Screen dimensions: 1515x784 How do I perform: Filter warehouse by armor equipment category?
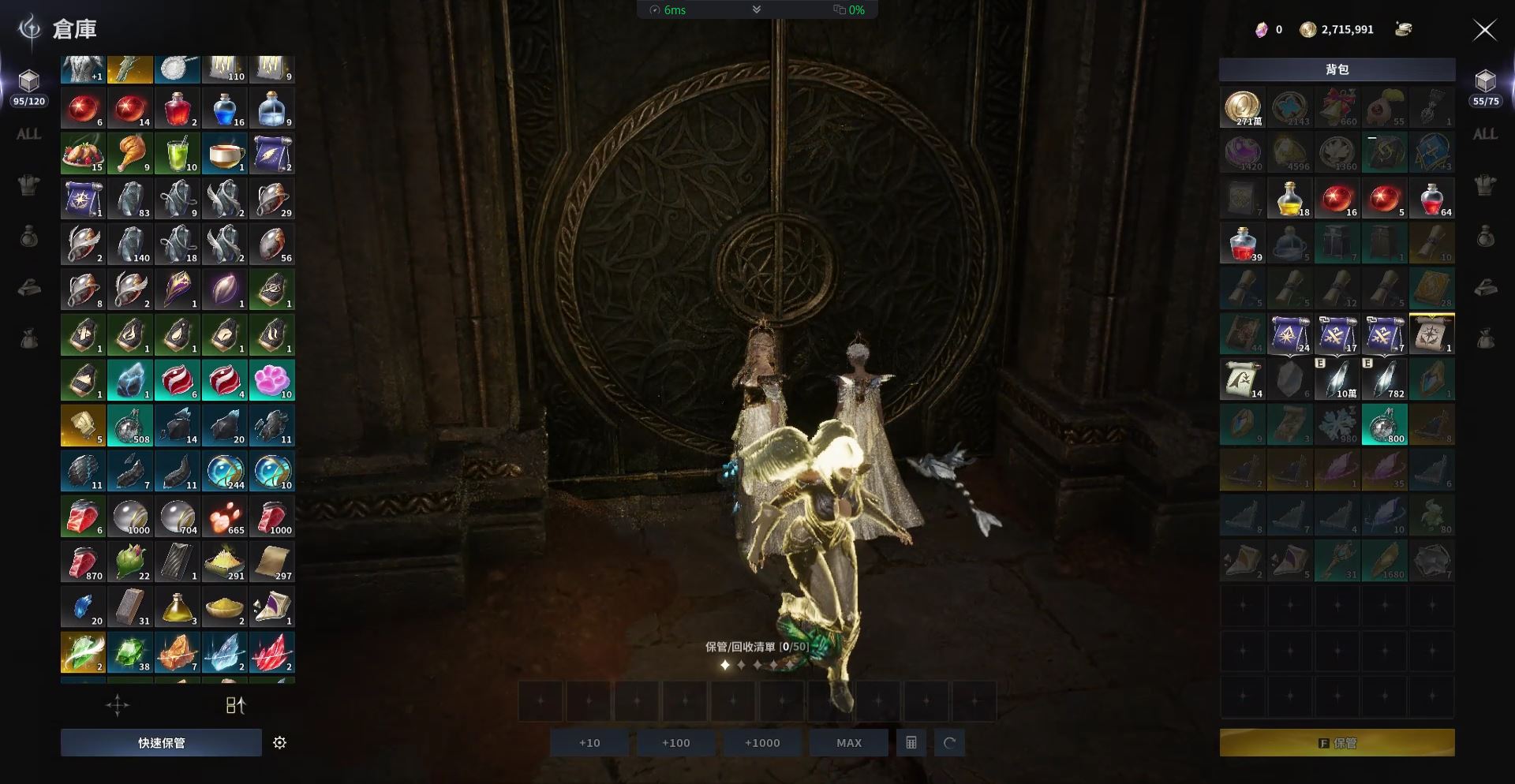point(28,185)
